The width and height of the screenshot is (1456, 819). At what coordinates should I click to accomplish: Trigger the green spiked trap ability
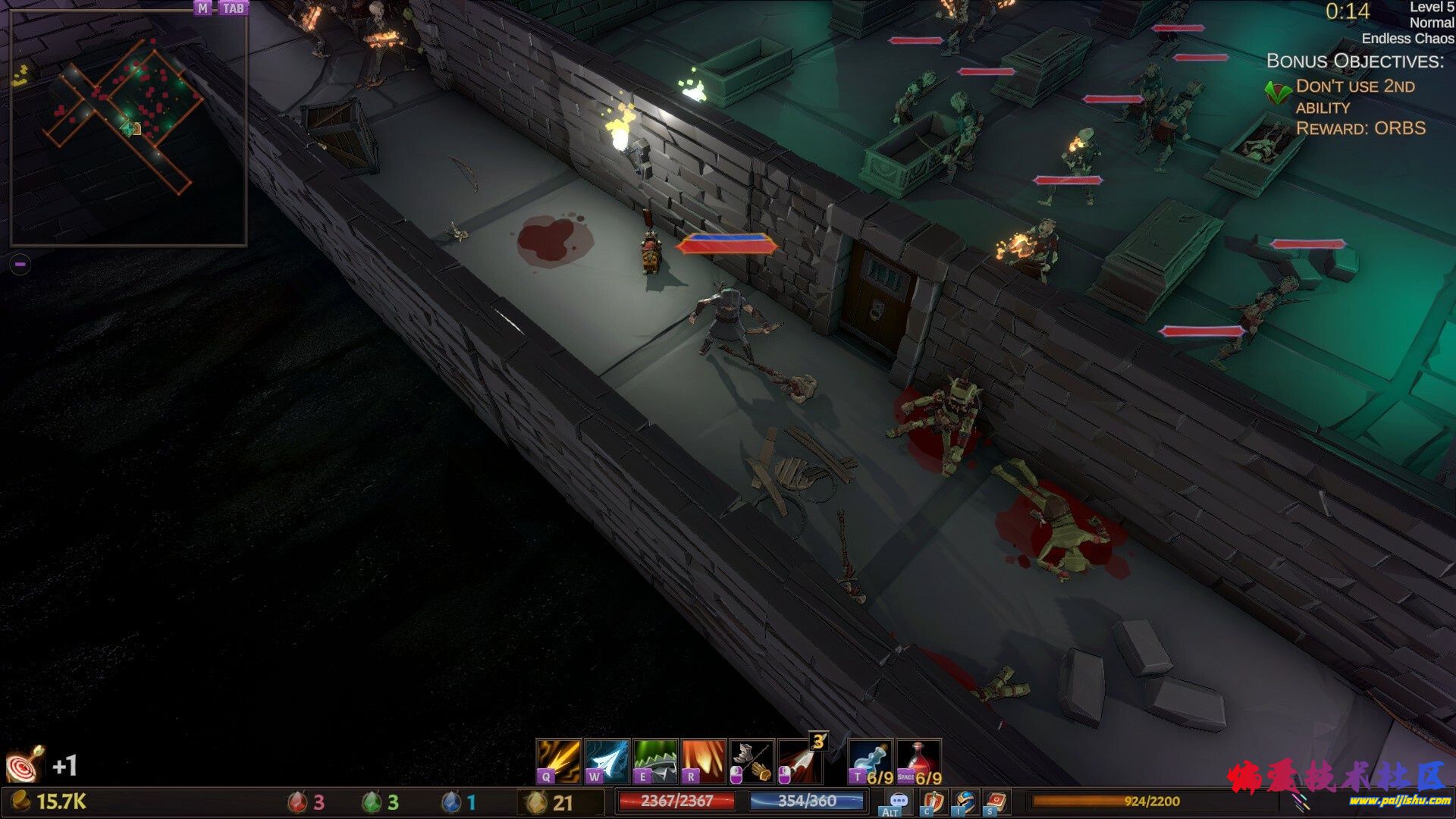tap(655, 761)
